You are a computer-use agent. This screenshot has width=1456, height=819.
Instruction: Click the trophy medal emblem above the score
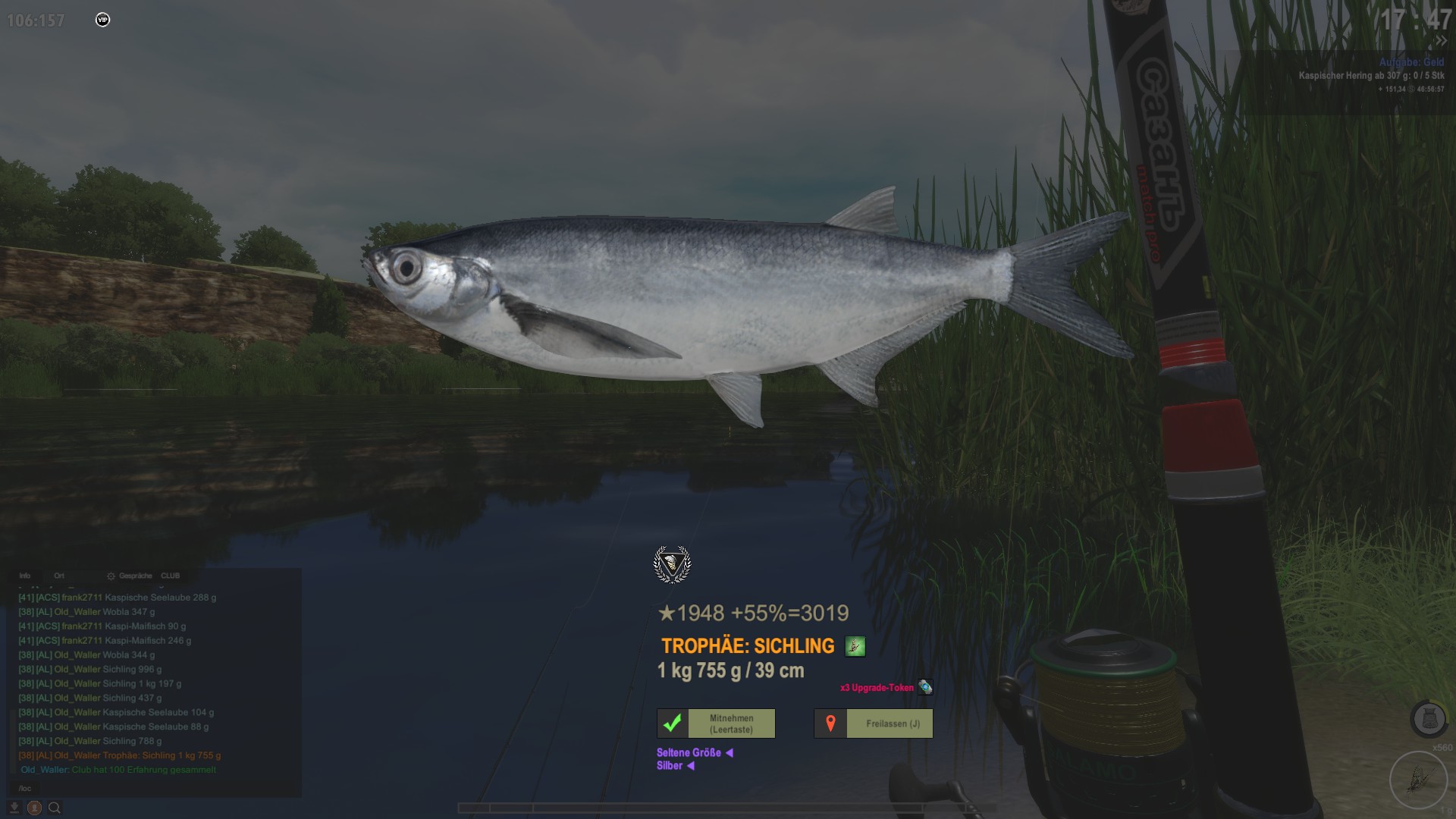tap(672, 564)
